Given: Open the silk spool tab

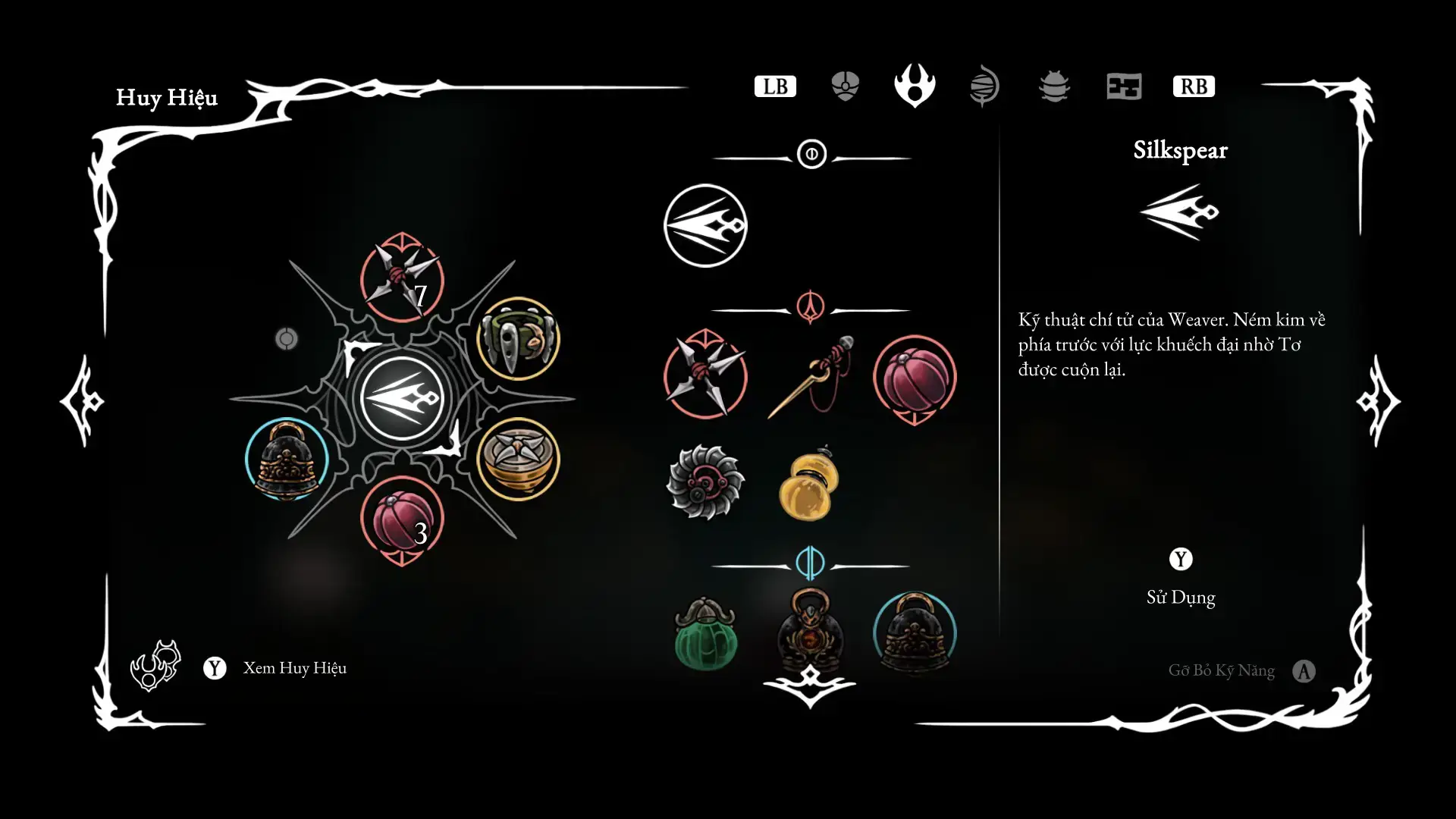Looking at the screenshot, I should 984,86.
